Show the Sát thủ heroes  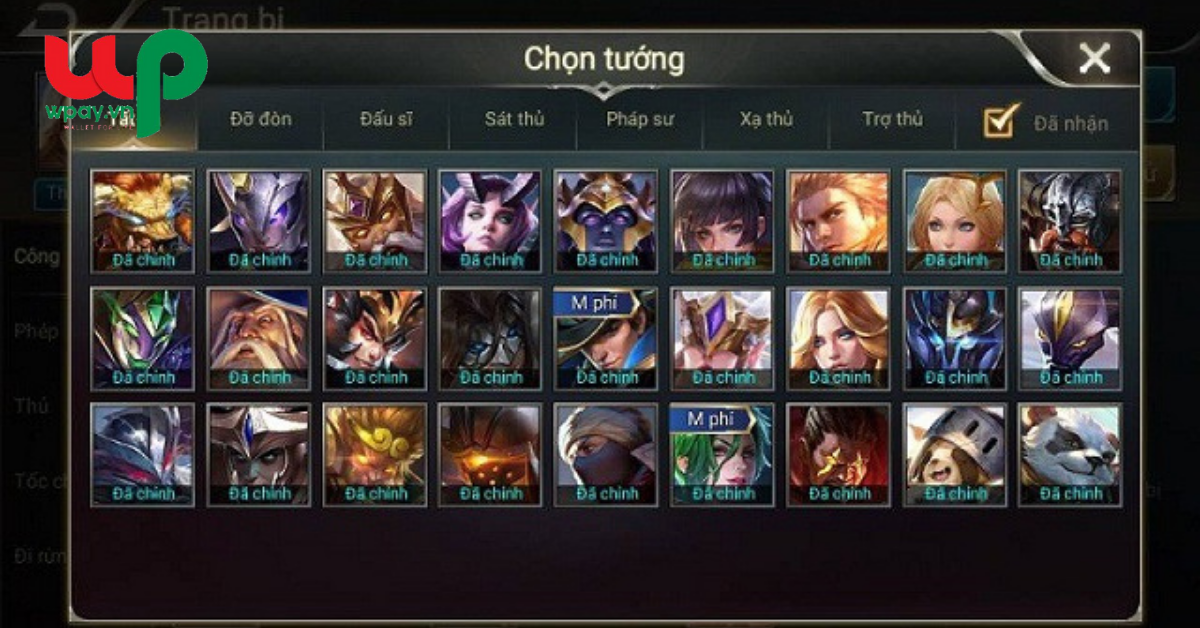(514, 120)
